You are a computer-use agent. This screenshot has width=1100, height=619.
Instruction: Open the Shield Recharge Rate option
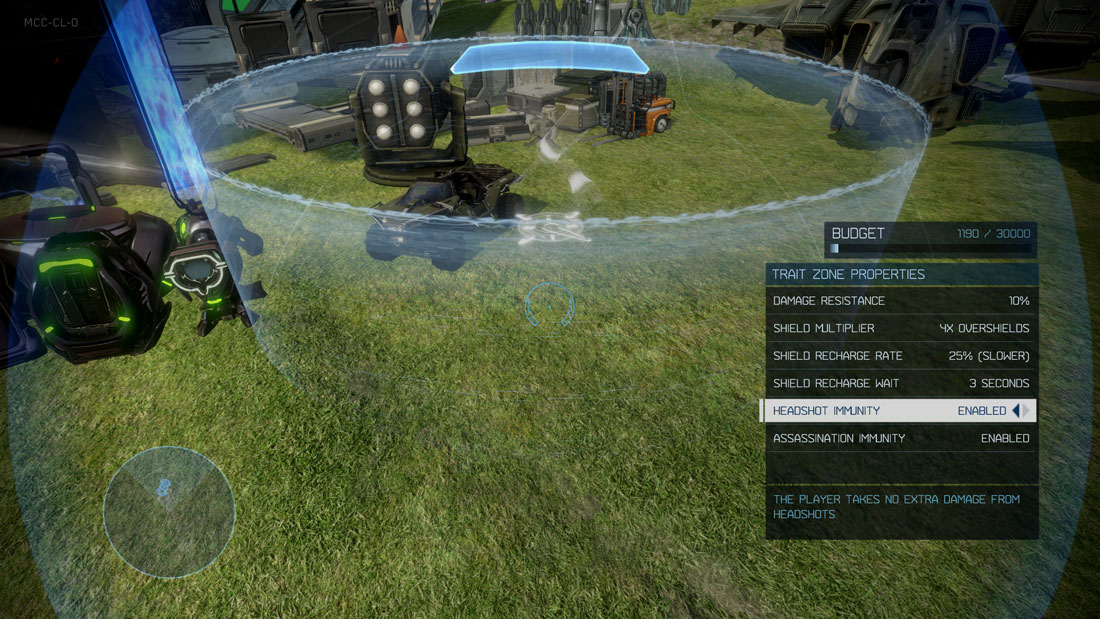[x=900, y=356]
